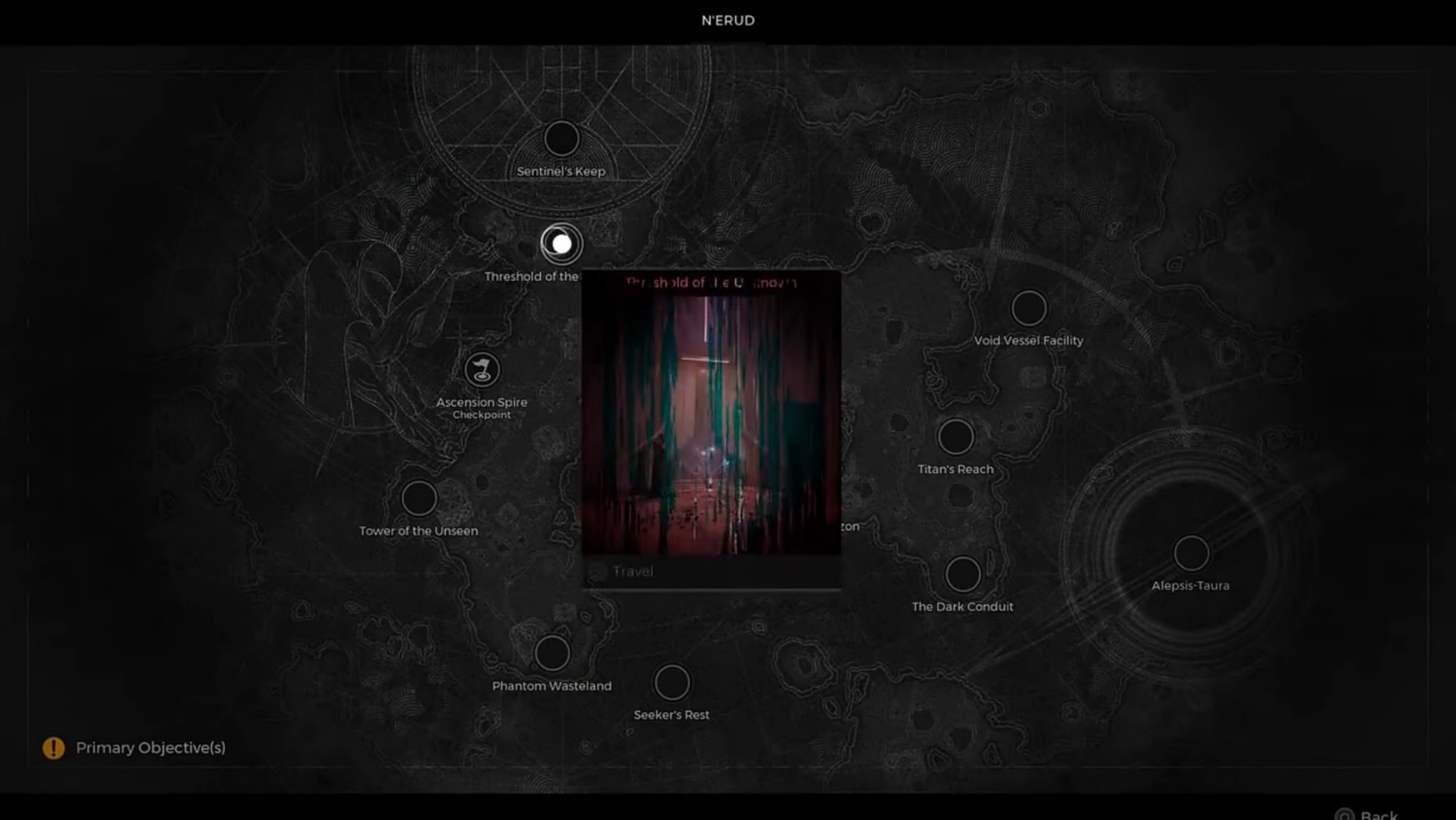Screen dimensions: 1456x820
Task: Click the Threshold of the Unknown popup title
Action: click(x=711, y=282)
